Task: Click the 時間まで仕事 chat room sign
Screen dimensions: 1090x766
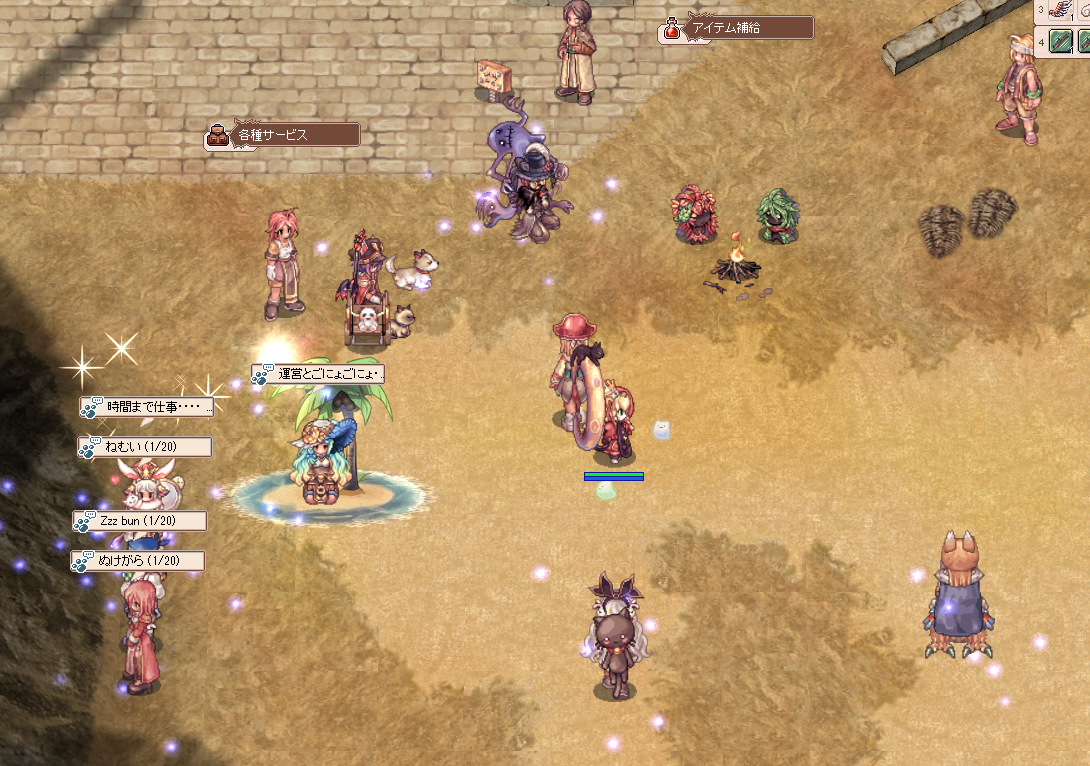Action: (x=147, y=407)
